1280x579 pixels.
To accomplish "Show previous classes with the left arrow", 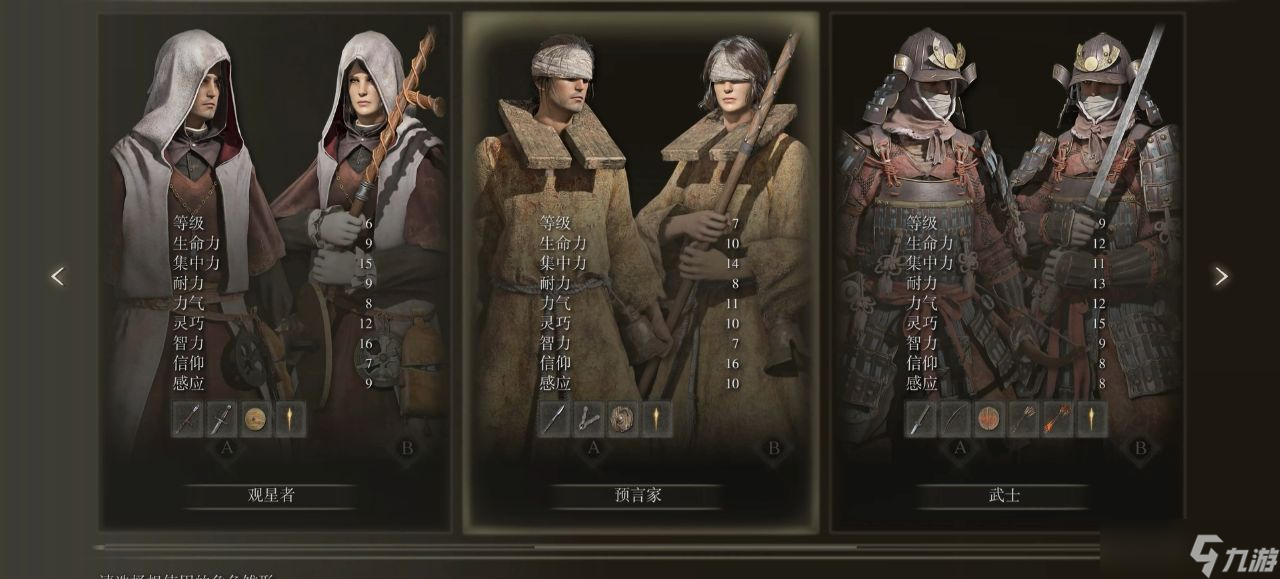I will (57, 277).
